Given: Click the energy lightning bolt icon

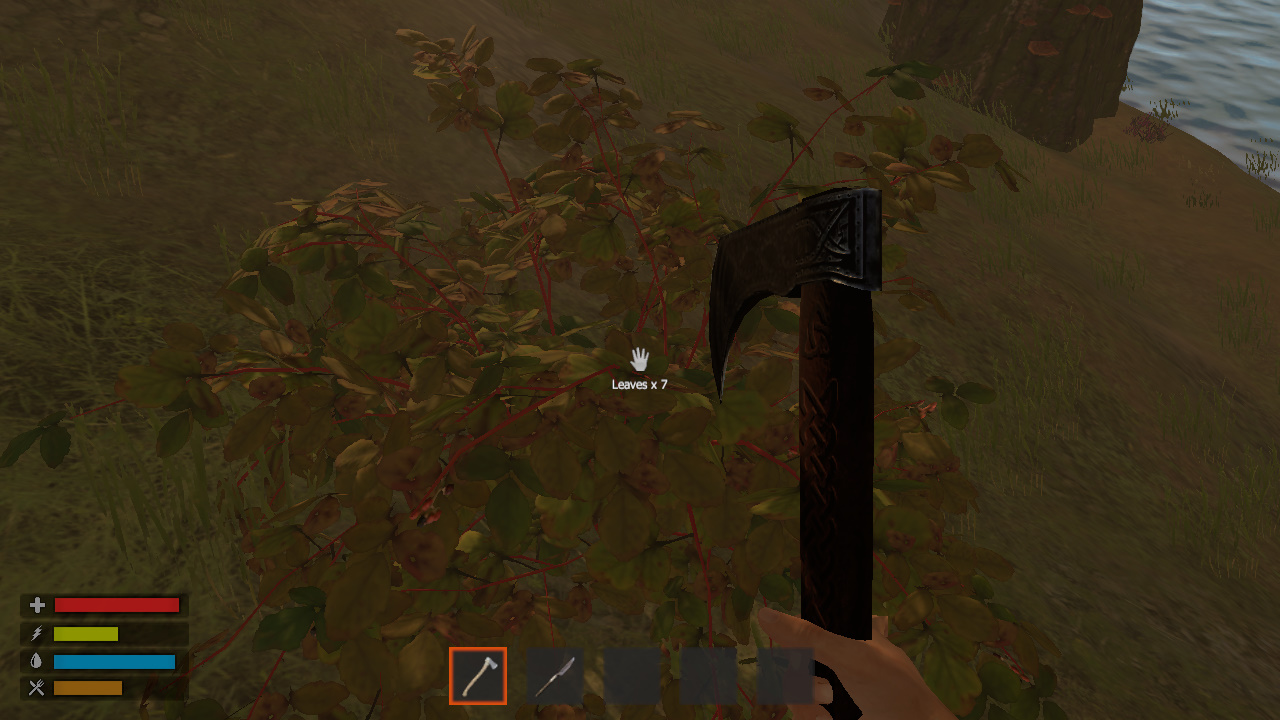Looking at the screenshot, I should [36, 632].
